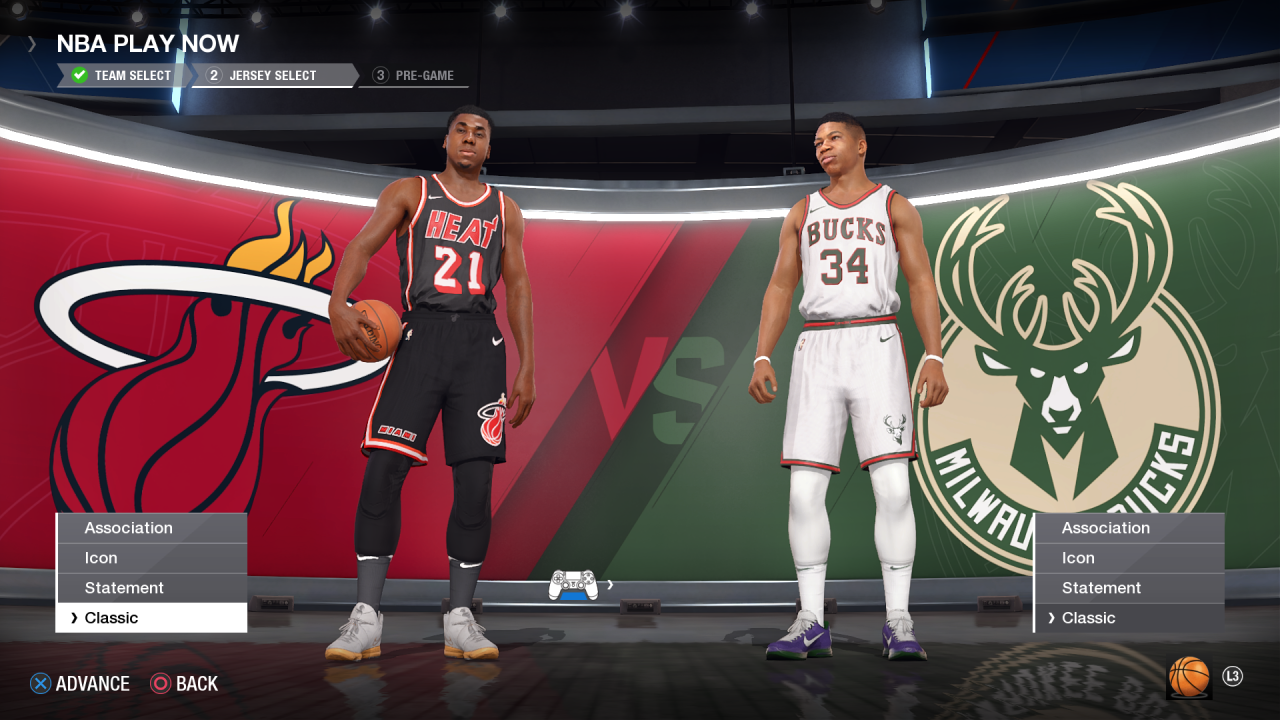
Task: Open the Jersey Select step tab
Action: pos(272,75)
